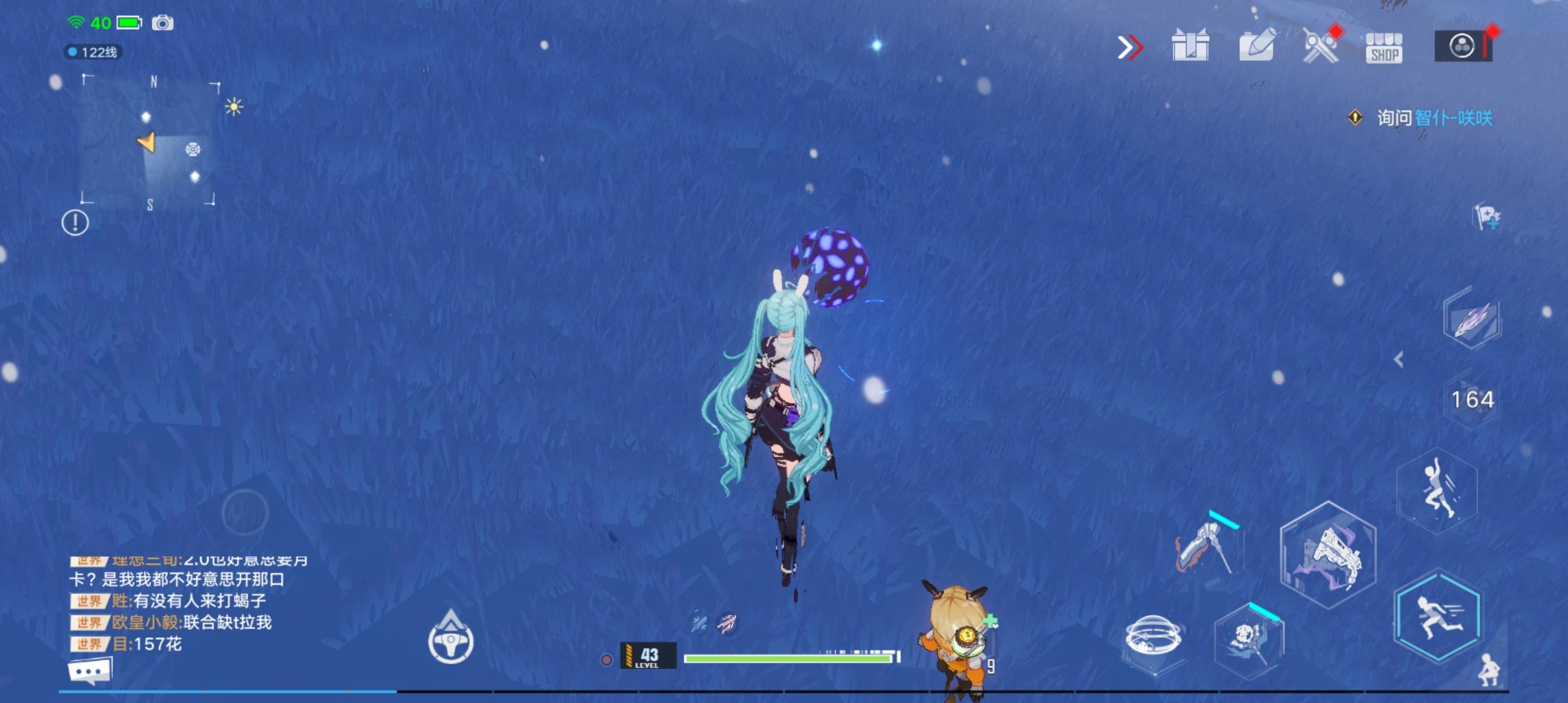Open the SHOP store menu
Viewport: 1568px width, 703px height.
(1384, 47)
